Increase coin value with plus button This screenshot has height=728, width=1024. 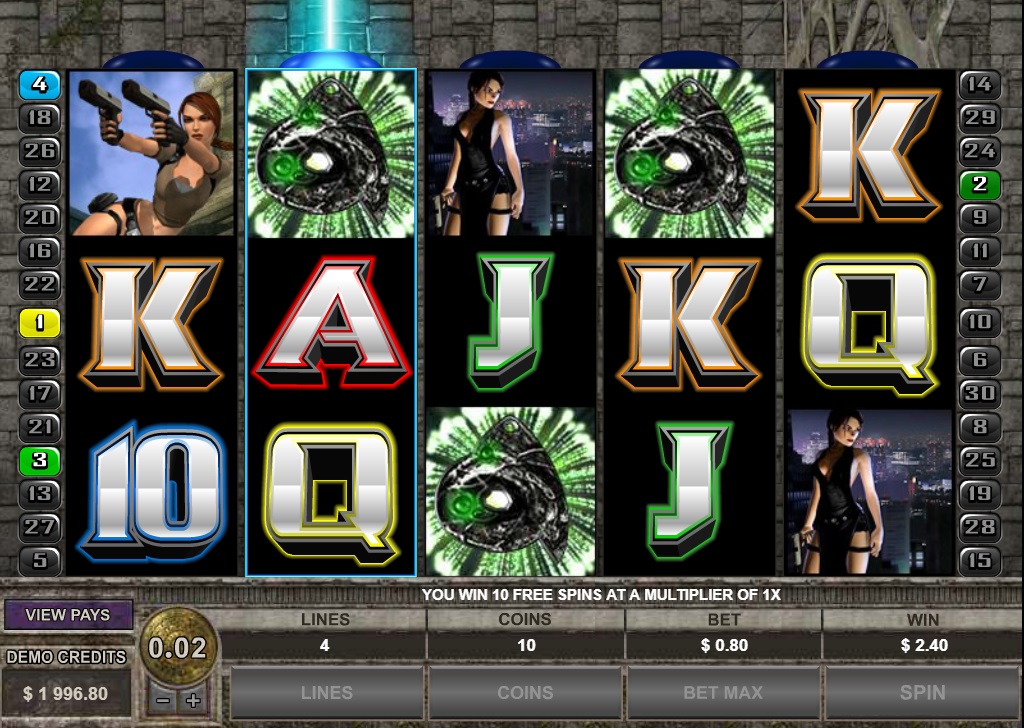click(x=193, y=700)
